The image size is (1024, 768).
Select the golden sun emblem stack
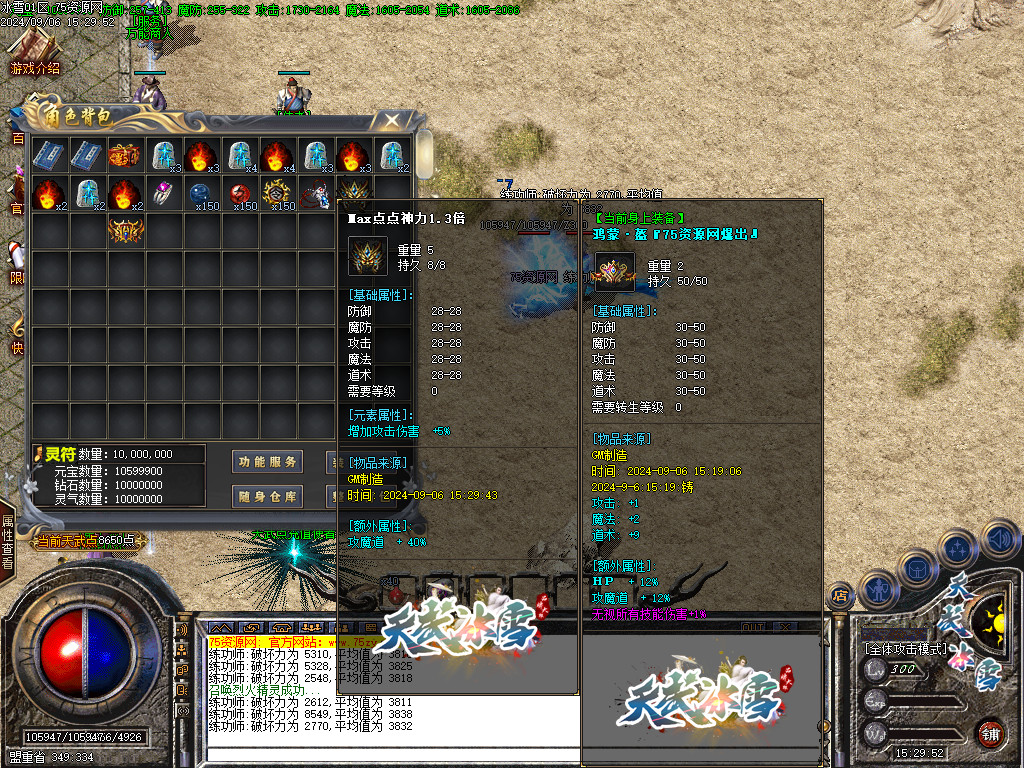[276, 193]
